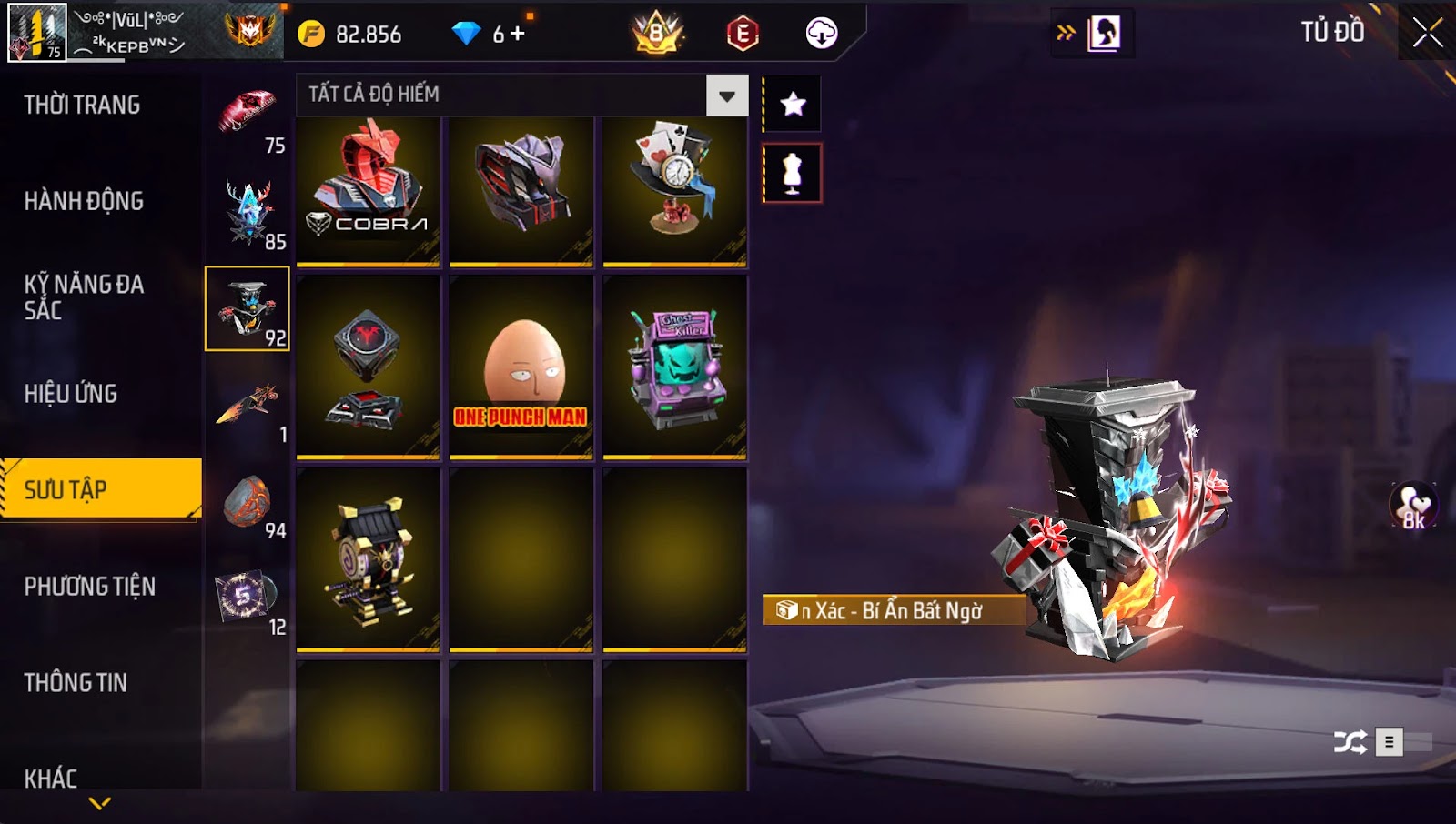Add diamonds with the plus button
Viewport: 1456px width, 824px height.
click(518, 34)
